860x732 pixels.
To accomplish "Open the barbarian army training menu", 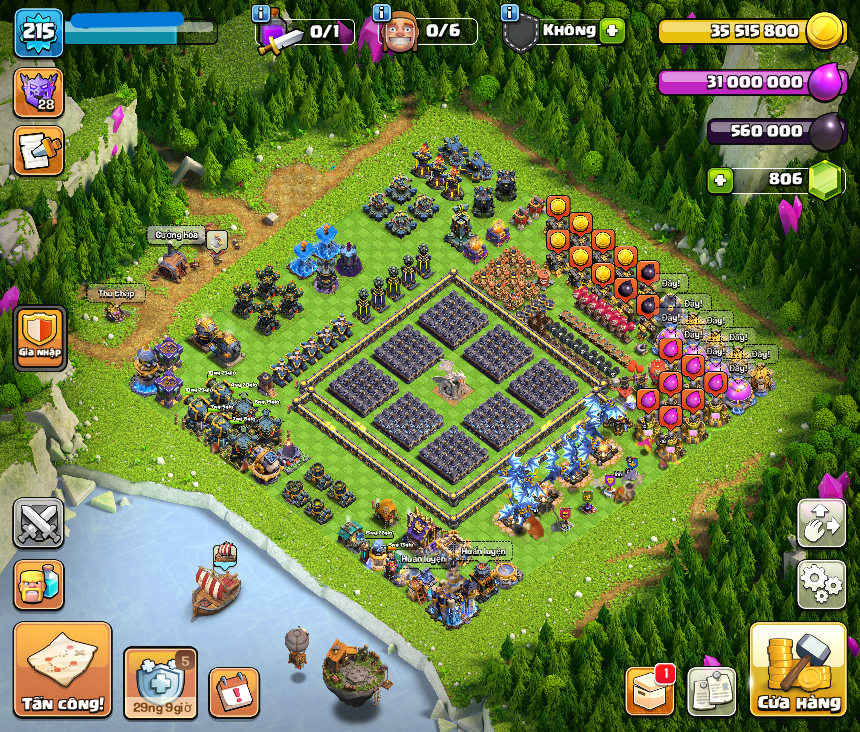I will pyautogui.click(x=39, y=584).
